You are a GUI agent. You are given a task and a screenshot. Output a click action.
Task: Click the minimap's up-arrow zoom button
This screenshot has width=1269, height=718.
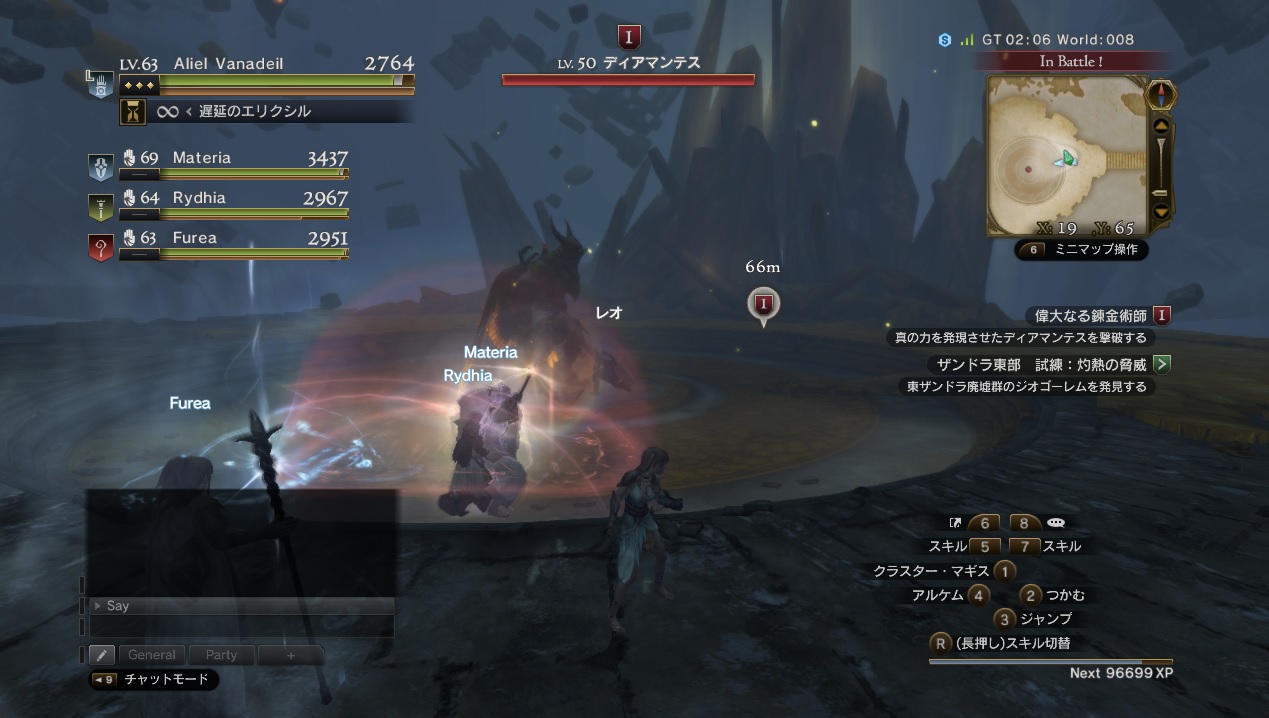pyautogui.click(x=1161, y=127)
